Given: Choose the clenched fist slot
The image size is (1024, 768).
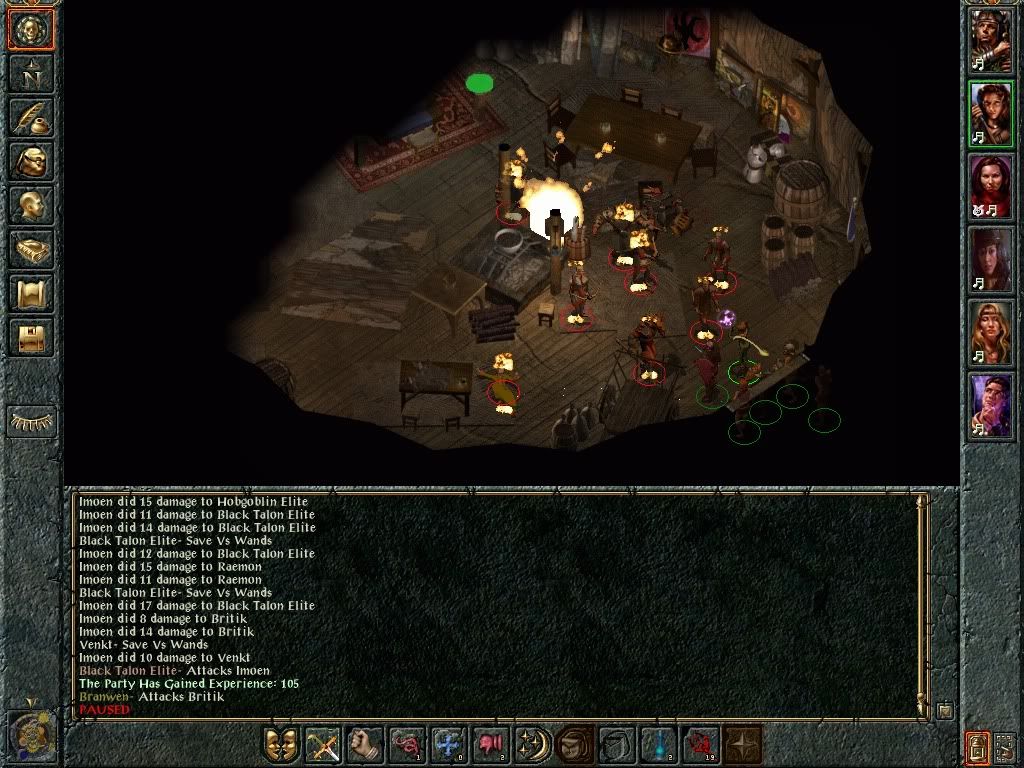Looking at the screenshot, I should click(365, 746).
